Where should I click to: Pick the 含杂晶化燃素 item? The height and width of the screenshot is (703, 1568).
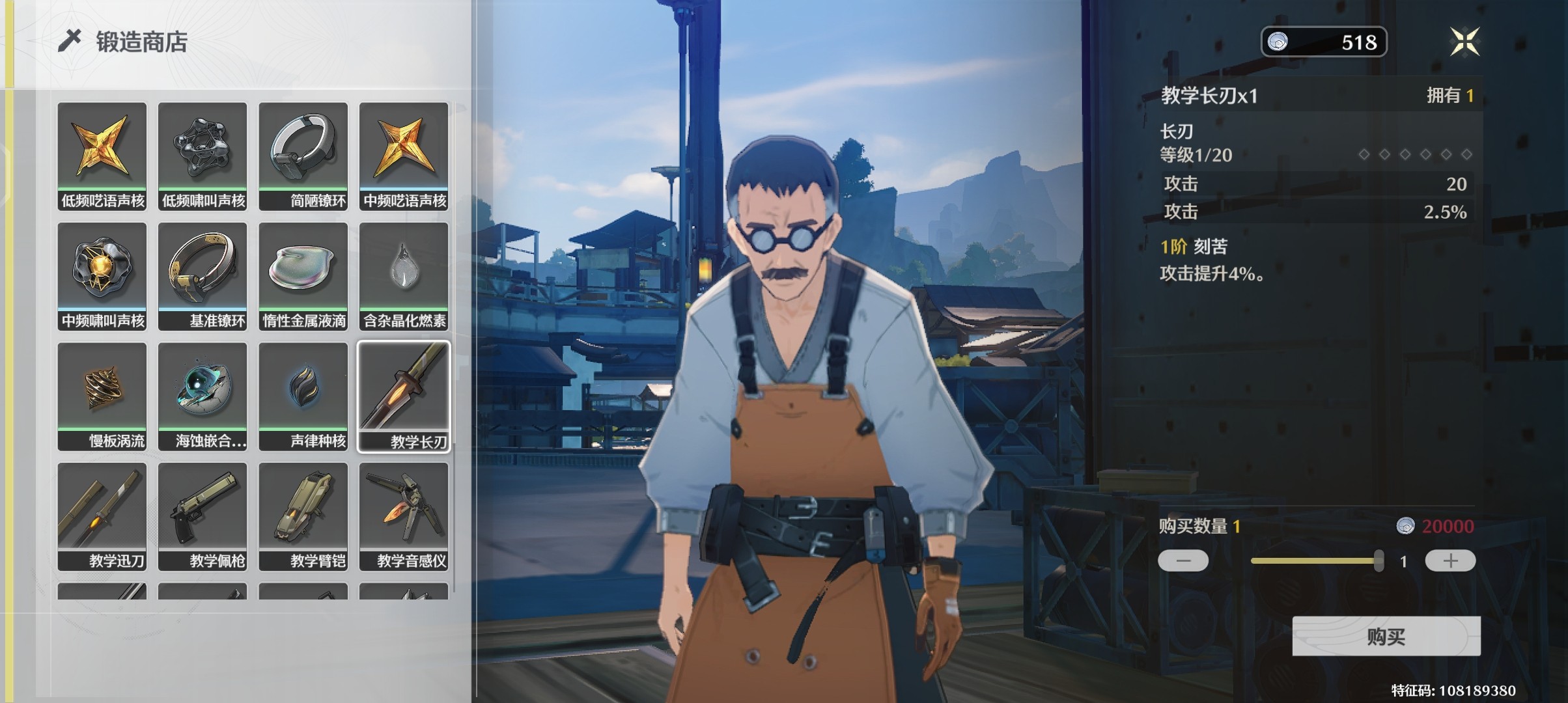tap(404, 276)
